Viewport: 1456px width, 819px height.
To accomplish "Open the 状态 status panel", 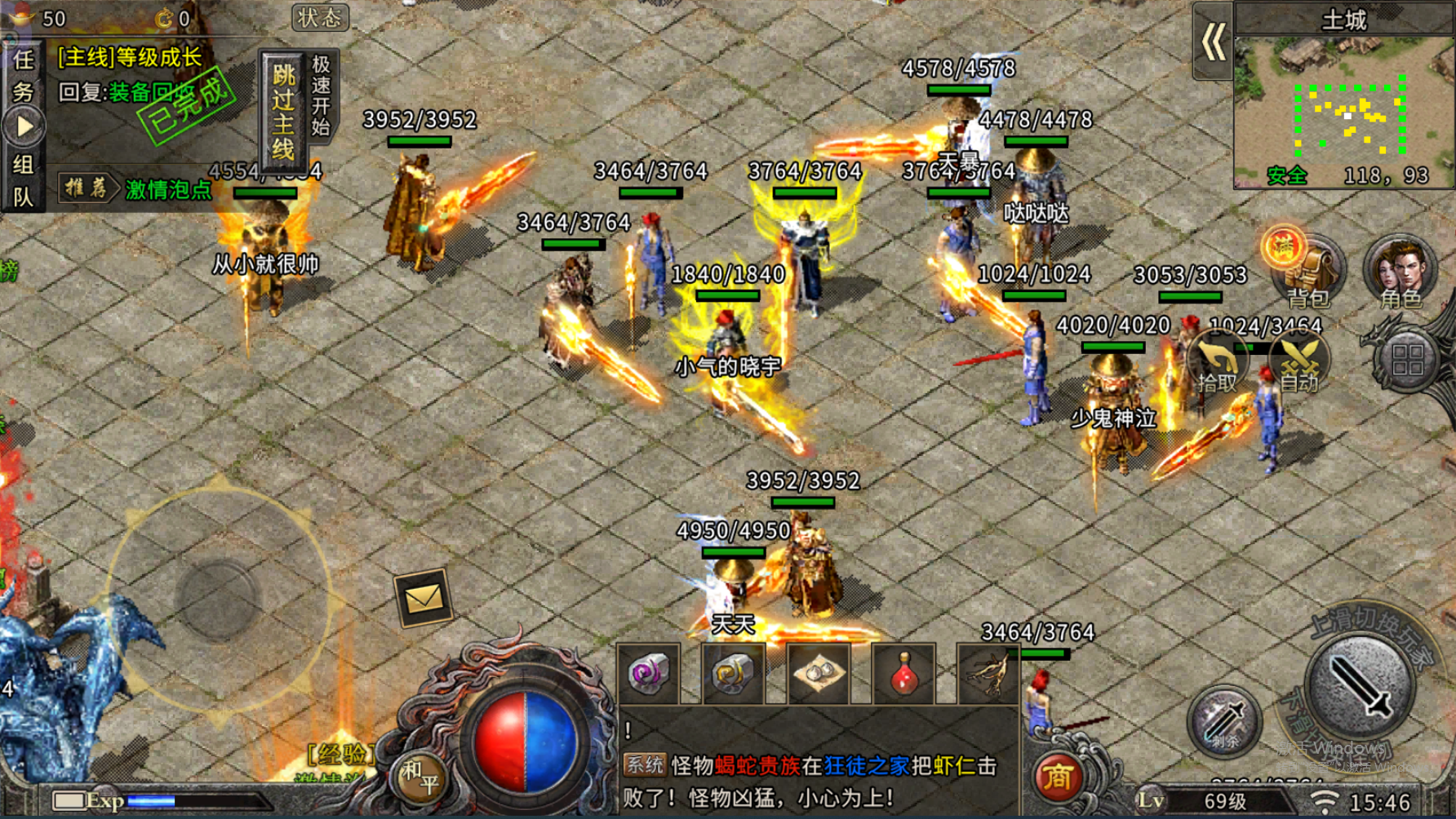I will [320, 17].
